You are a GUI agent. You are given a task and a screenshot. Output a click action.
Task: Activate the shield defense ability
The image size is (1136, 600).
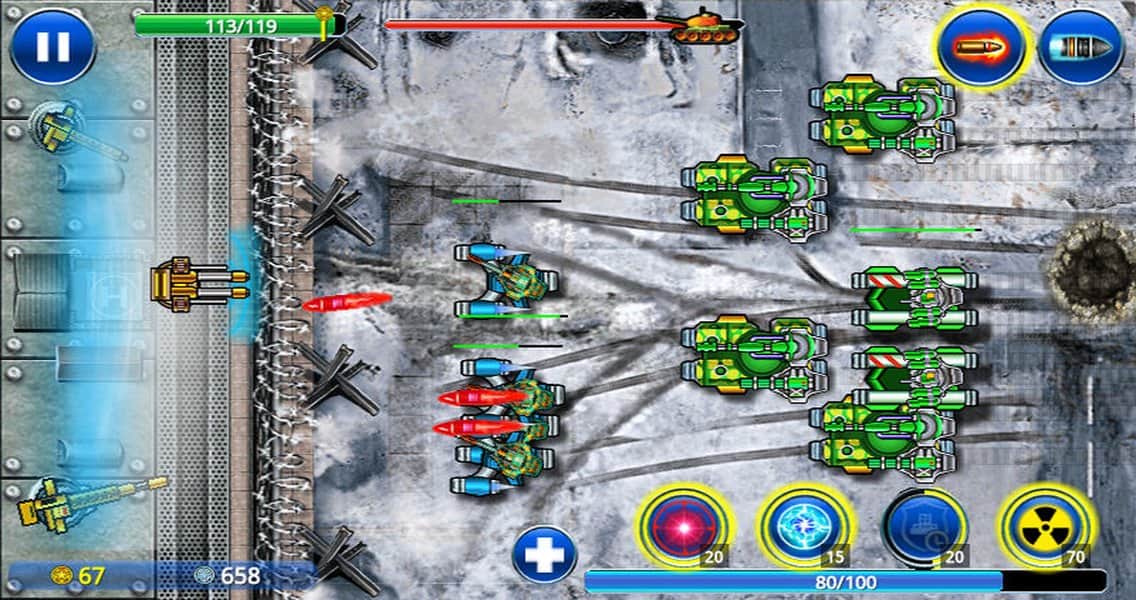[925, 525]
